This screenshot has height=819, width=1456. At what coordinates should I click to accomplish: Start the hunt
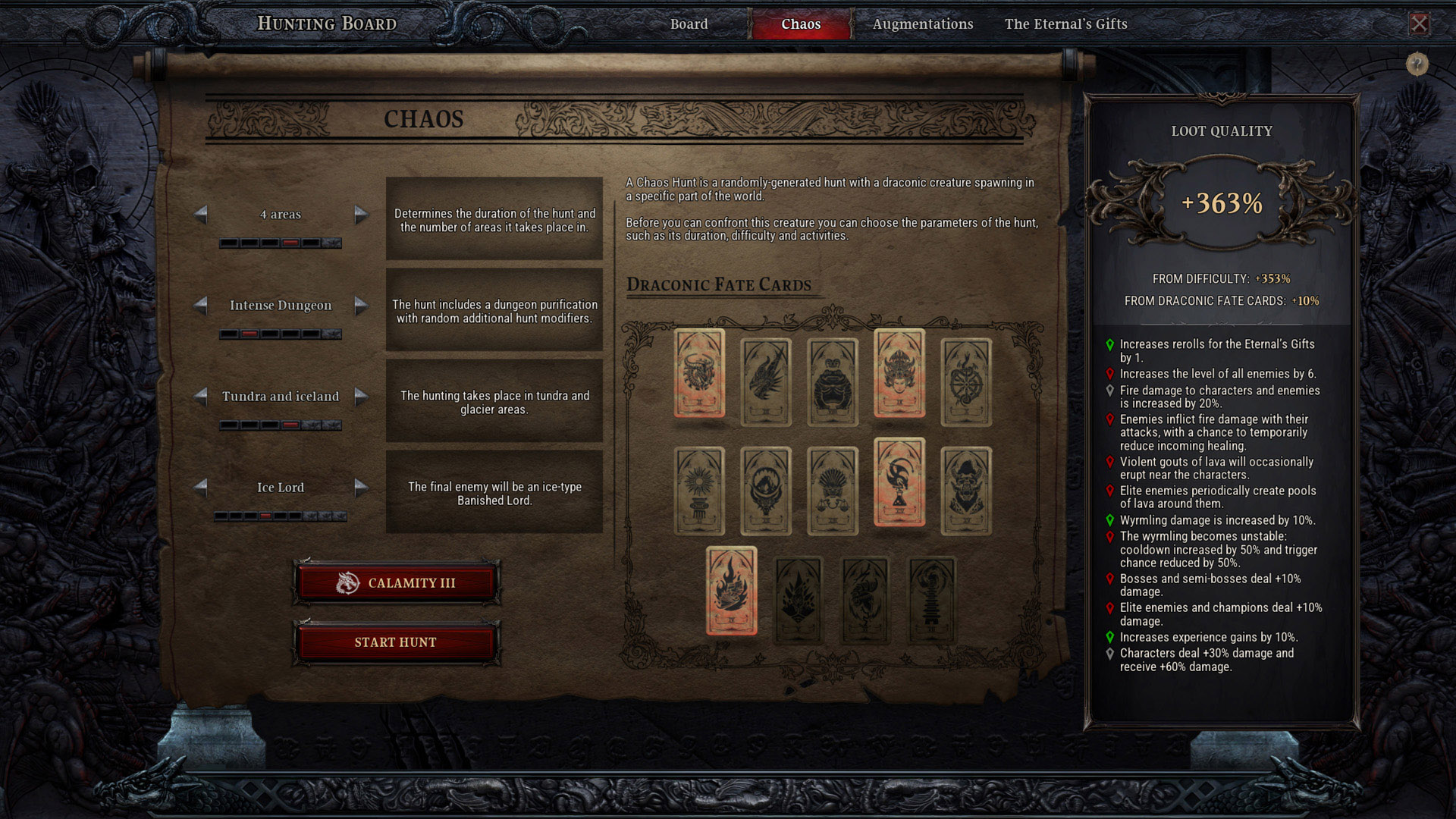point(396,642)
